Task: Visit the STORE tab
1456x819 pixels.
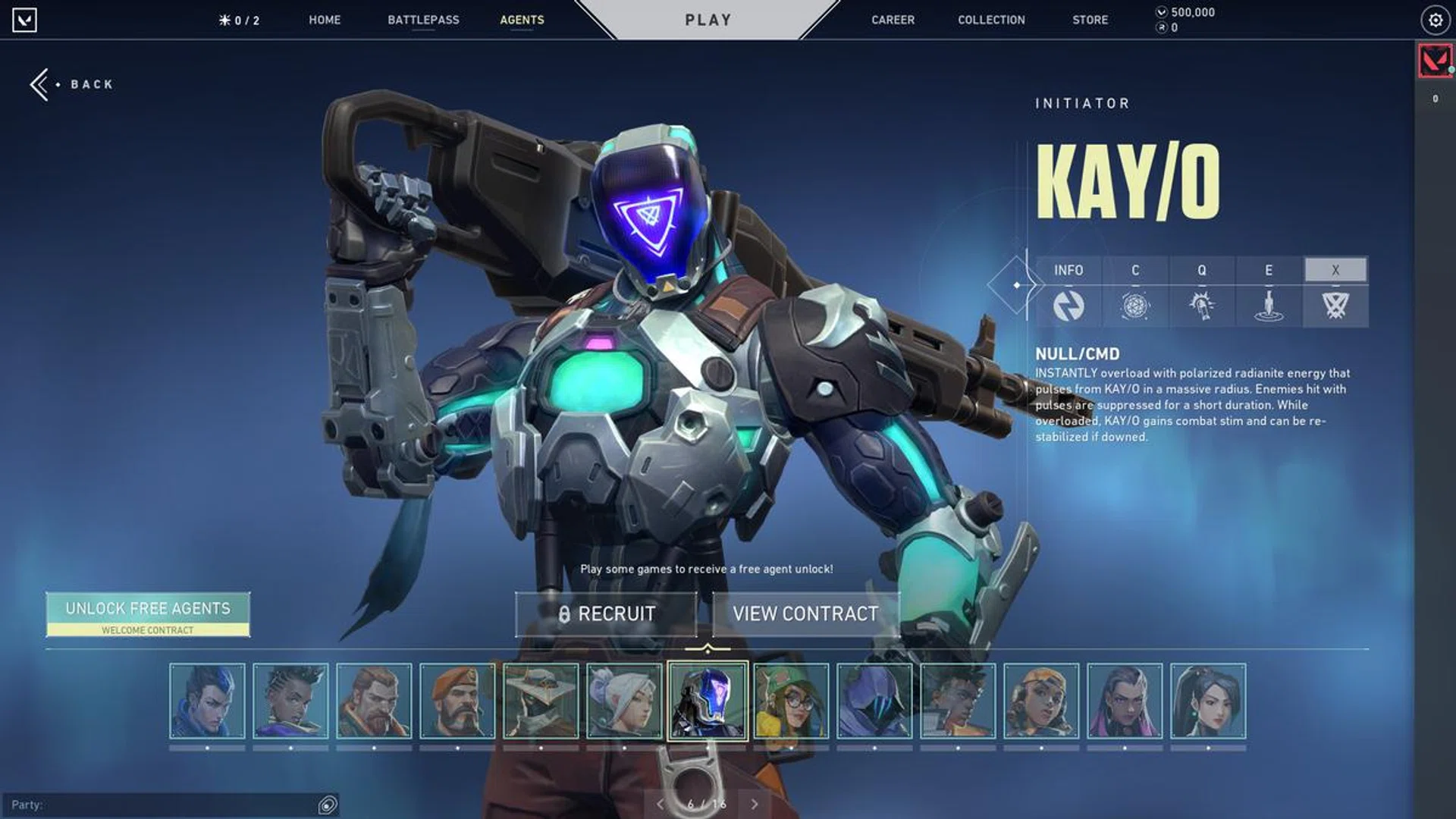Action: pyautogui.click(x=1090, y=20)
